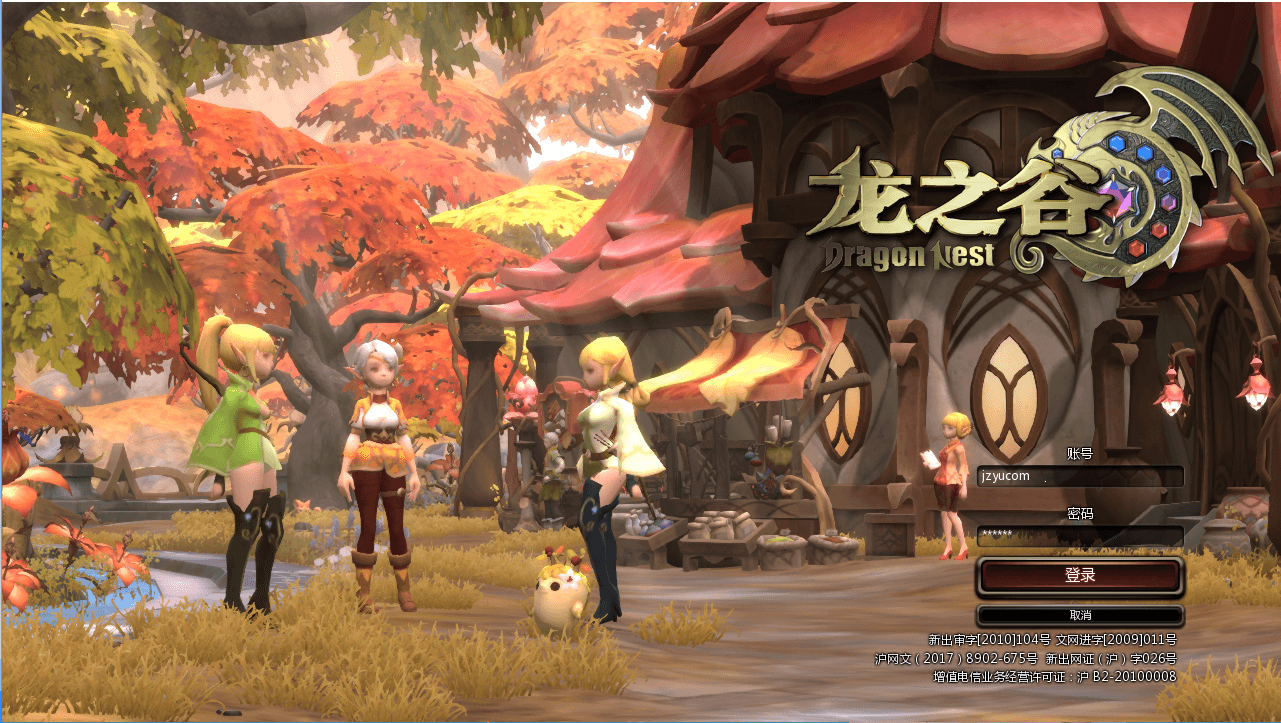The image size is (1281, 723).
Task: Click the 账号 account input field
Action: [x=1080, y=476]
